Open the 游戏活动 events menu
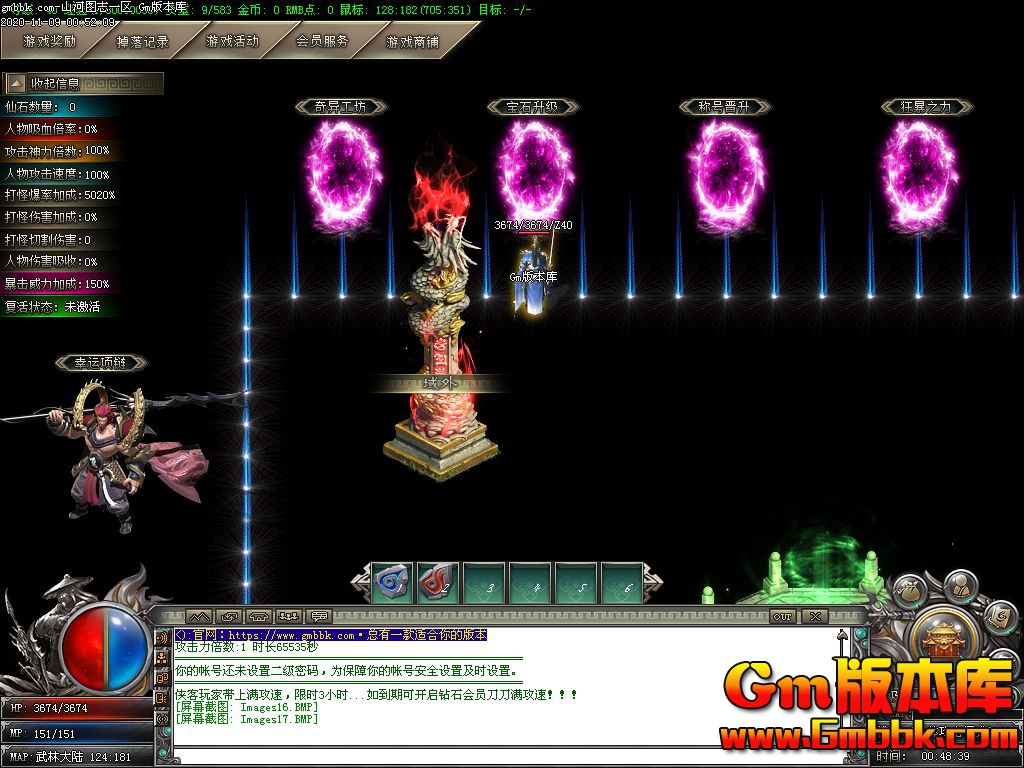Viewport: 1024px width, 768px height. pos(232,42)
